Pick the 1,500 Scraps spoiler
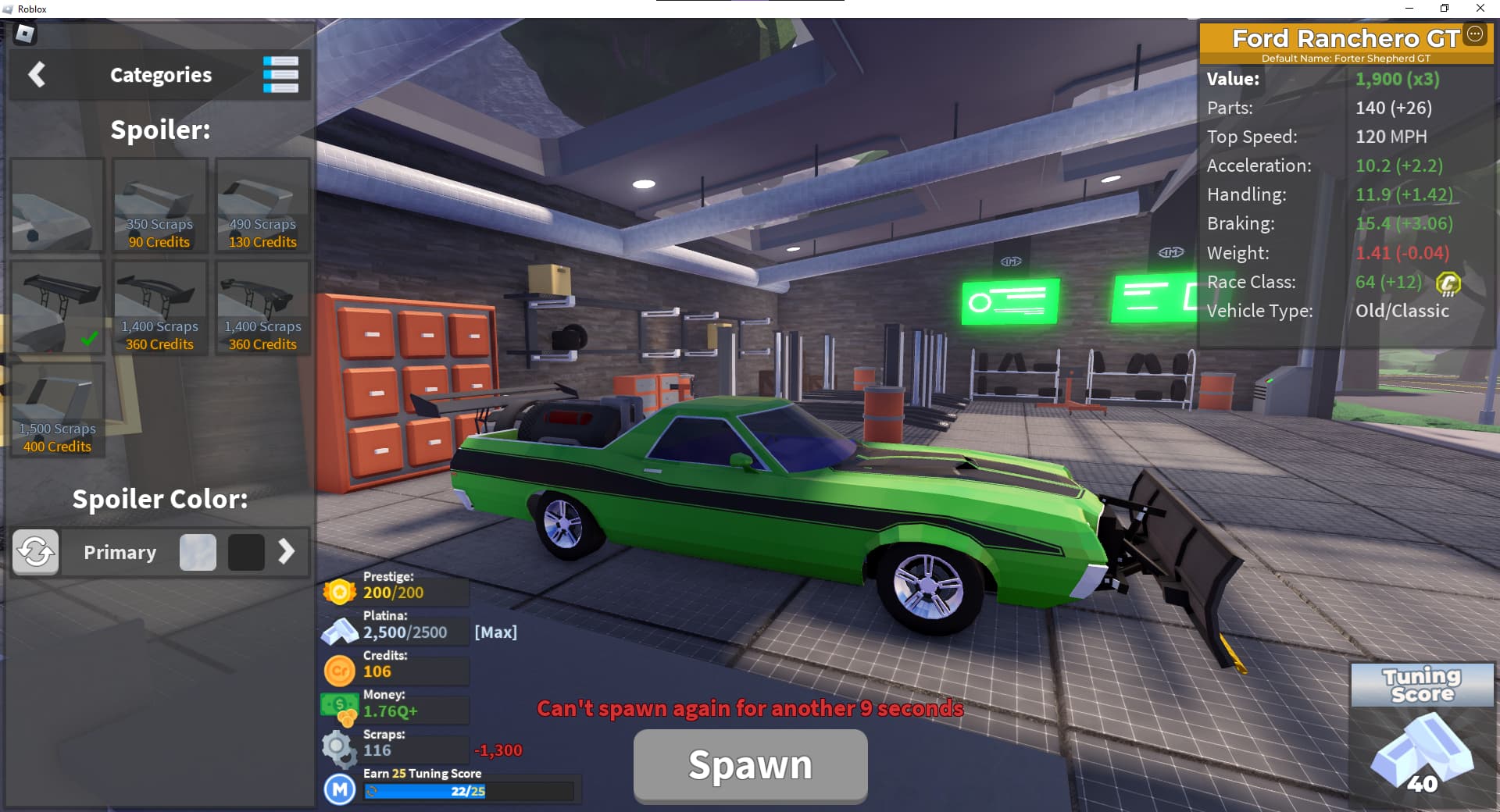The height and width of the screenshot is (812, 1500). point(57,410)
